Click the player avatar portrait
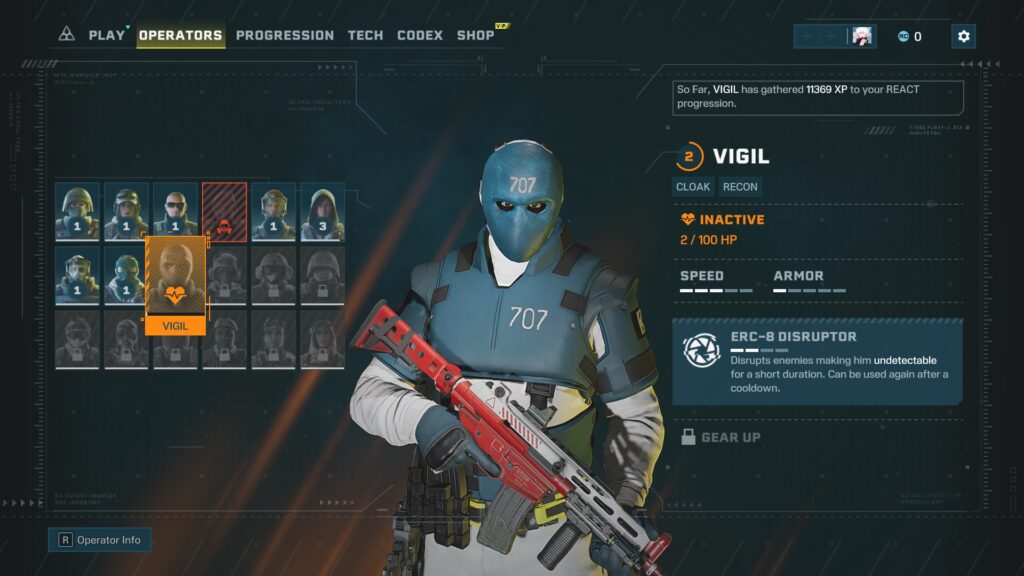The height and width of the screenshot is (576, 1024). [861, 36]
